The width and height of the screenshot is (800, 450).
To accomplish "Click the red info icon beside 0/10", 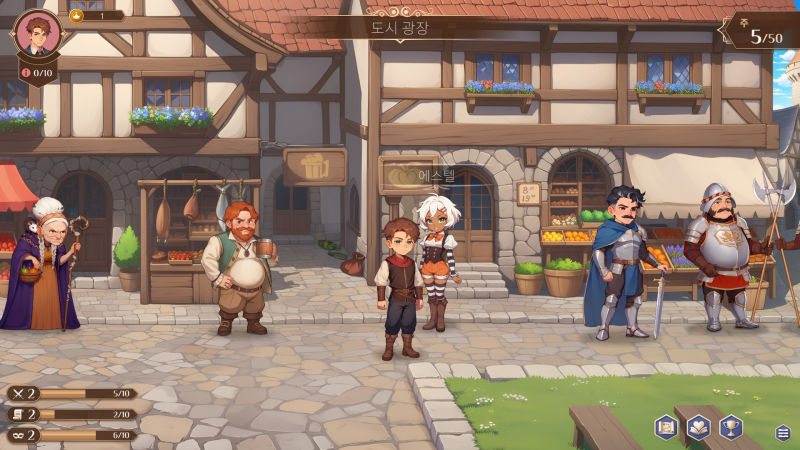I will (x=25, y=73).
